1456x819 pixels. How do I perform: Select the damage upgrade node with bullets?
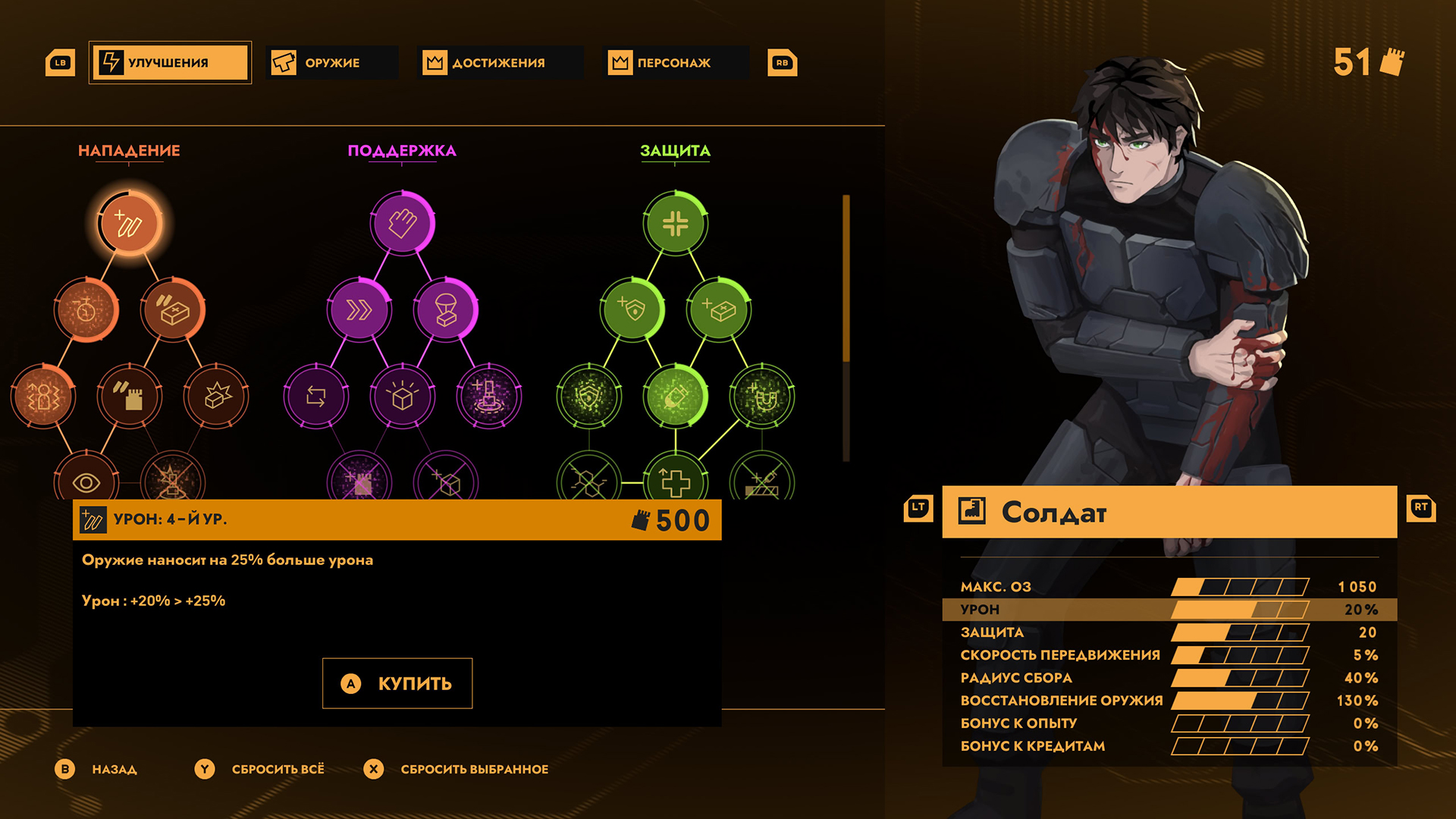[130, 224]
